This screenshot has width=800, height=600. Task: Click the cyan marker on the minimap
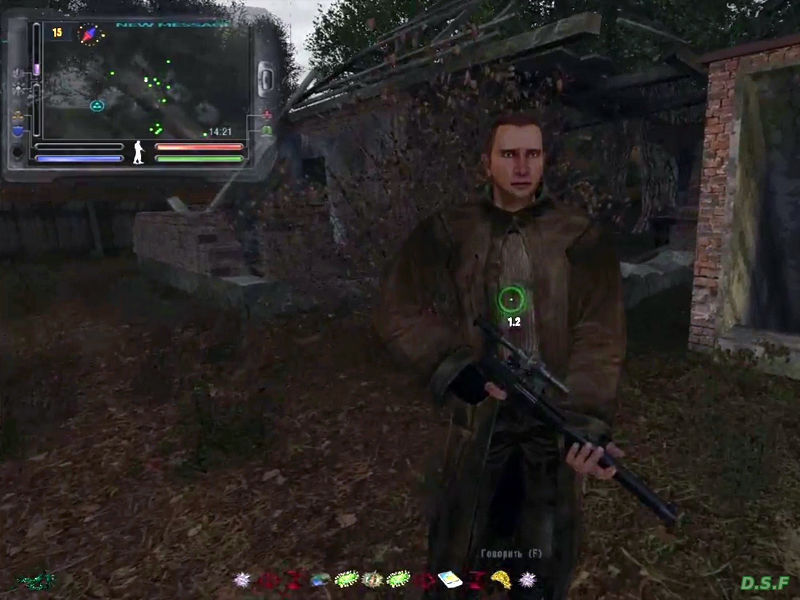coord(97,106)
